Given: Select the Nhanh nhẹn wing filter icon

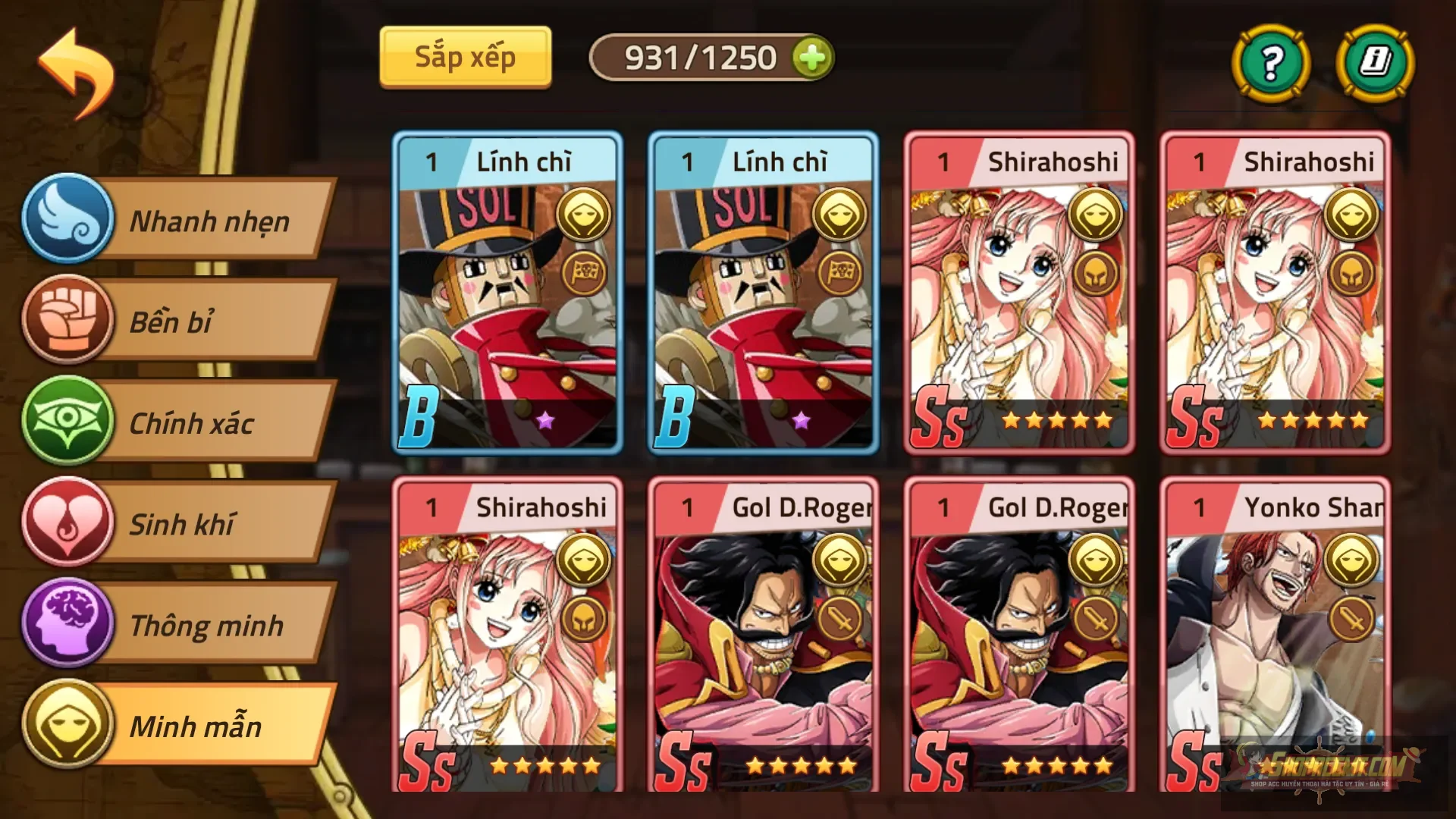Looking at the screenshot, I should click(x=72, y=220).
